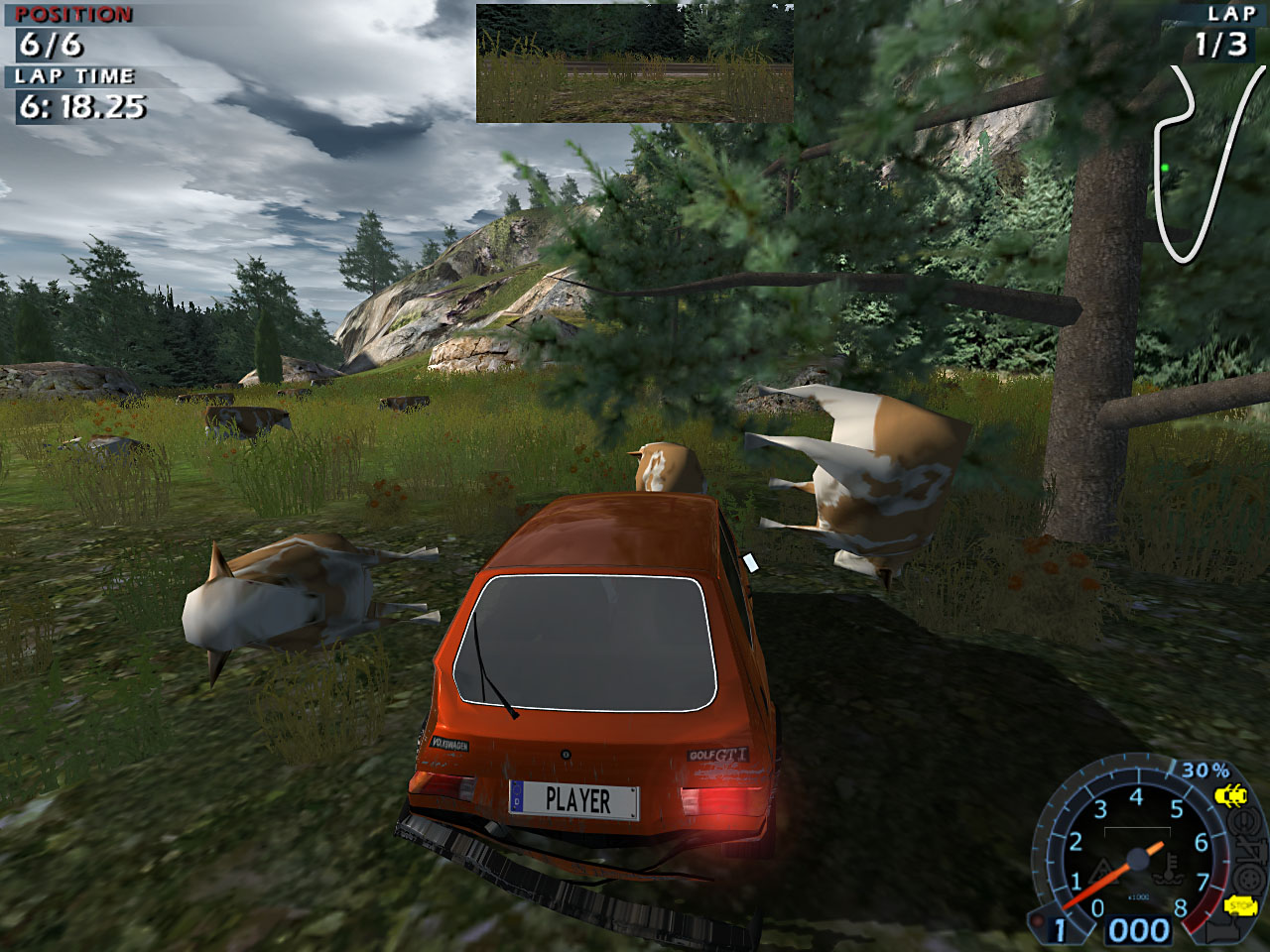Click the yellow car damage warning icon
Image resolution: width=1270 pixels, height=952 pixels.
tap(1232, 795)
